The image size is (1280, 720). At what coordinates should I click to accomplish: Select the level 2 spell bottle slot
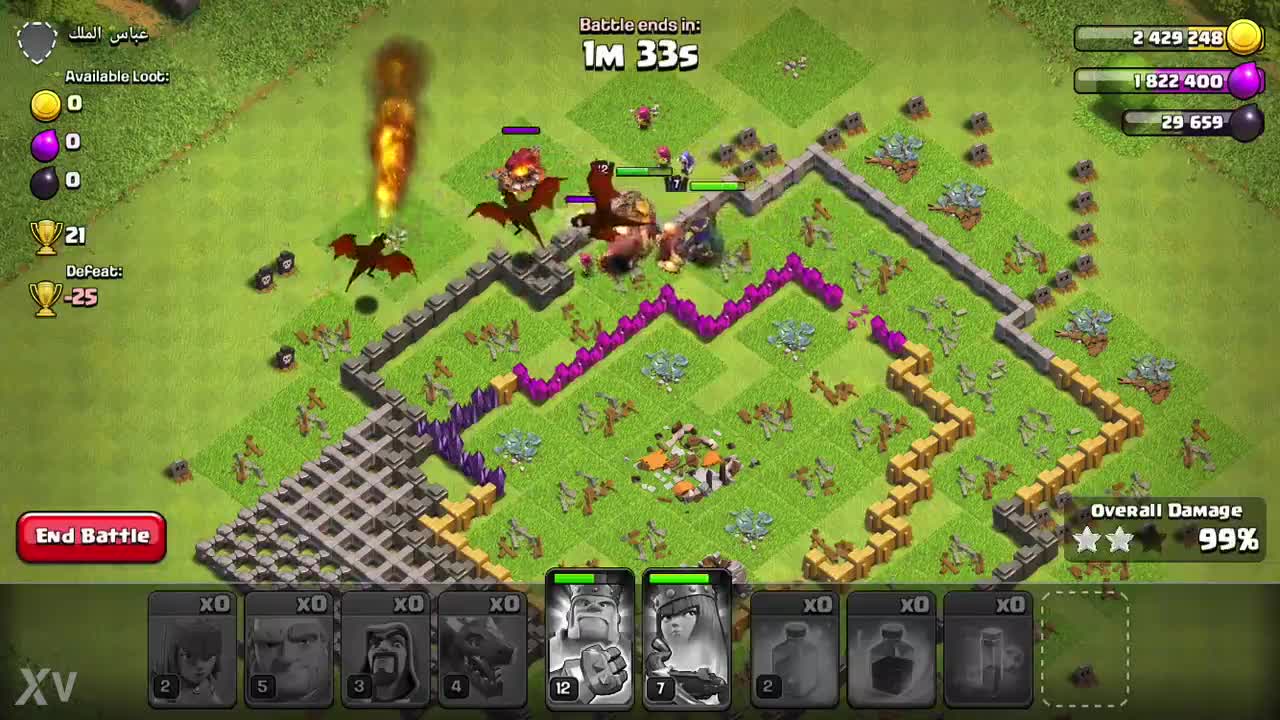coord(794,648)
